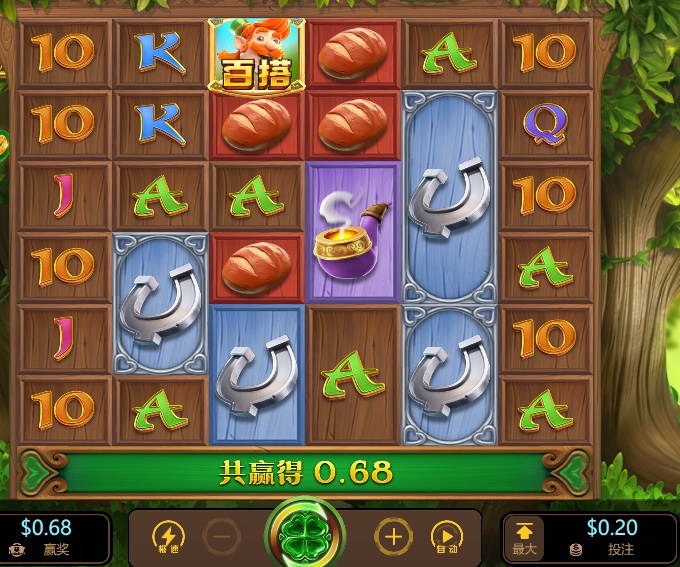Increase the bet with the plus button
This screenshot has height=567, width=680.
pyautogui.click(x=393, y=537)
